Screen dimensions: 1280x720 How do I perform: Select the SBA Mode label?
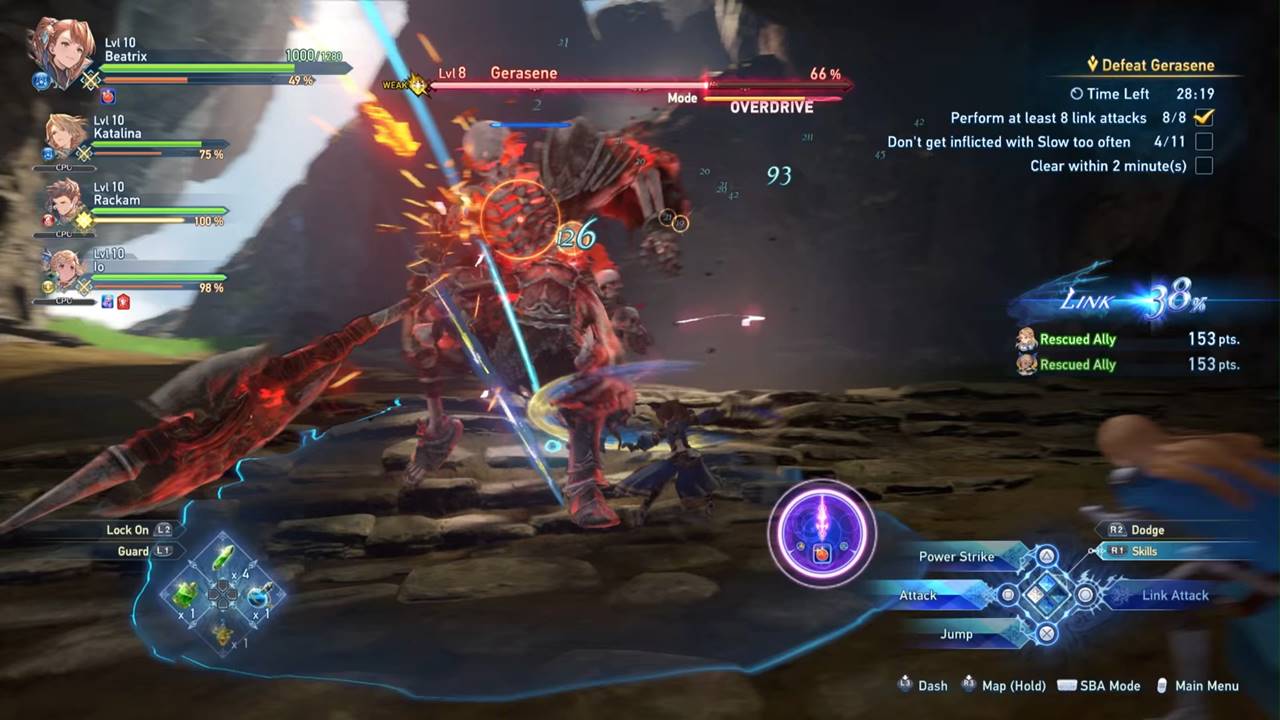(1109, 686)
